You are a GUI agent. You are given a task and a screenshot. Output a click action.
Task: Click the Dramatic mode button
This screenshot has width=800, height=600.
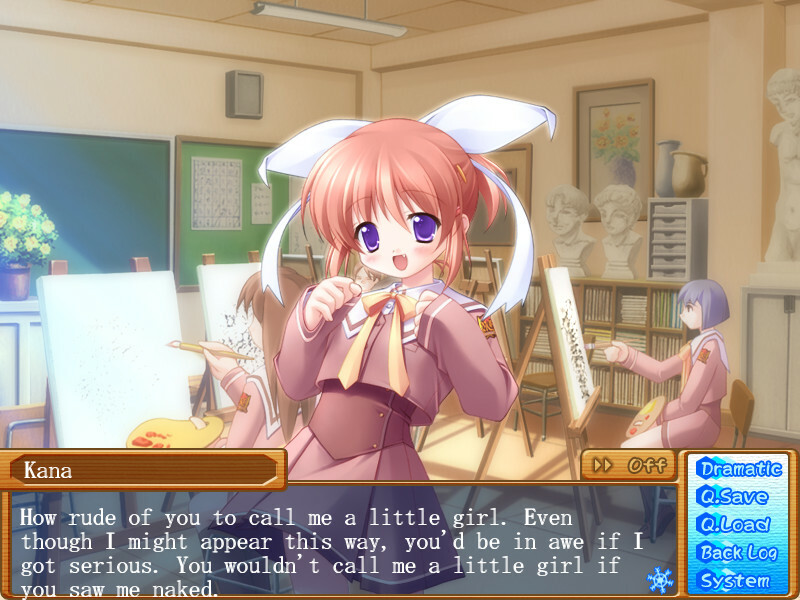tap(739, 468)
